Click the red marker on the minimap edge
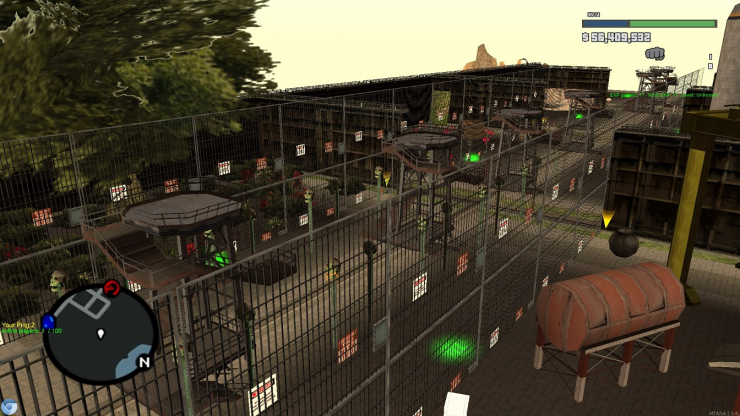This screenshot has height=416, width=740. click(112, 288)
